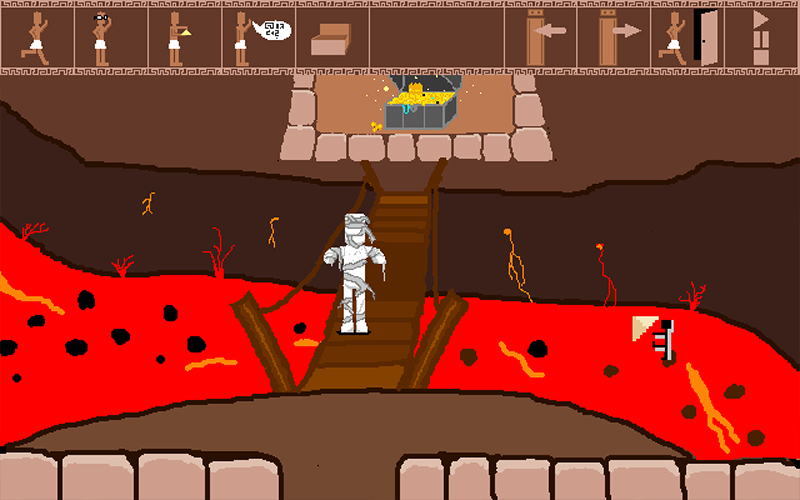The image size is (800, 500).
Task: Select the talk speech bubble action
Action: pyautogui.click(x=258, y=37)
